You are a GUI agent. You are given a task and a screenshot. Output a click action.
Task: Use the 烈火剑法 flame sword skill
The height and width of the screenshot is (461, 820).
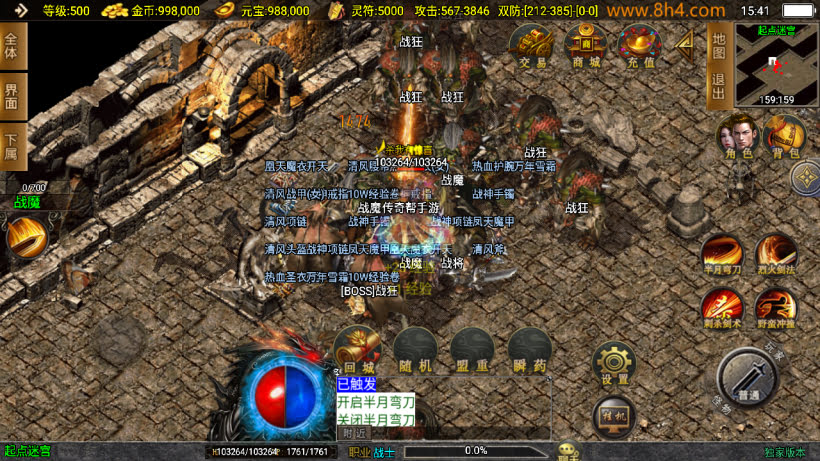coord(775,254)
